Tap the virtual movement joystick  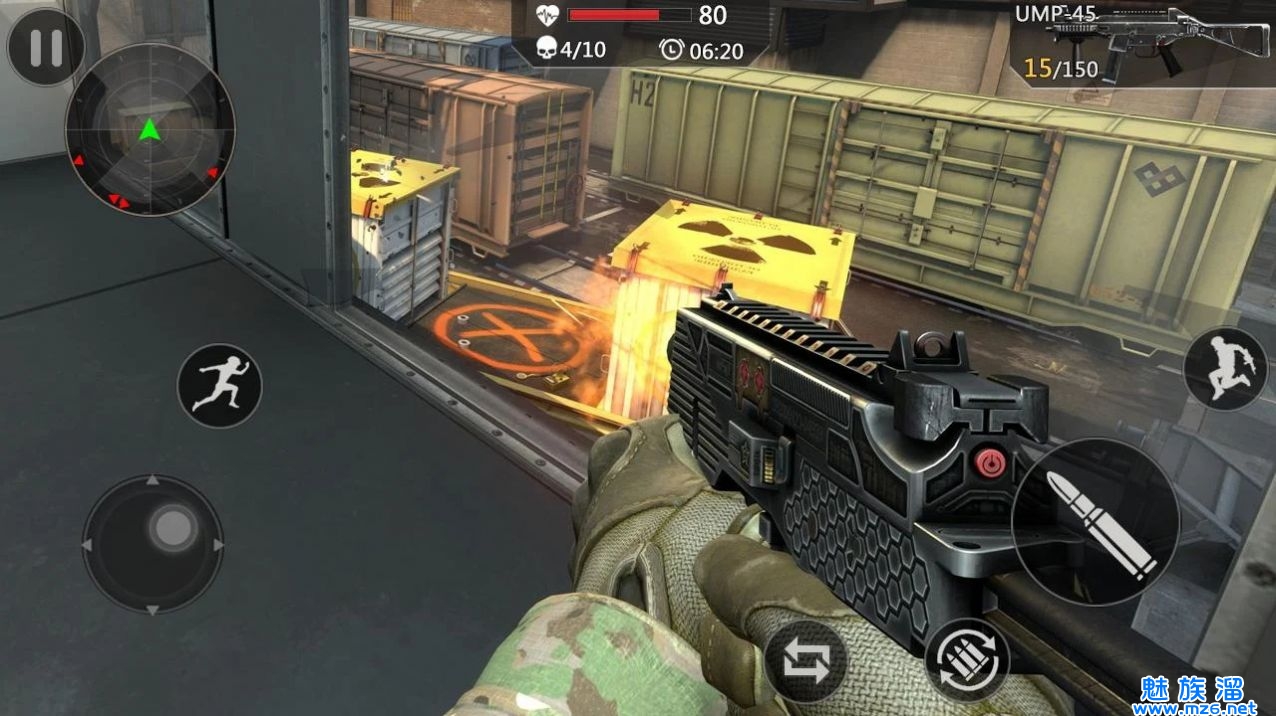(153, 545)
